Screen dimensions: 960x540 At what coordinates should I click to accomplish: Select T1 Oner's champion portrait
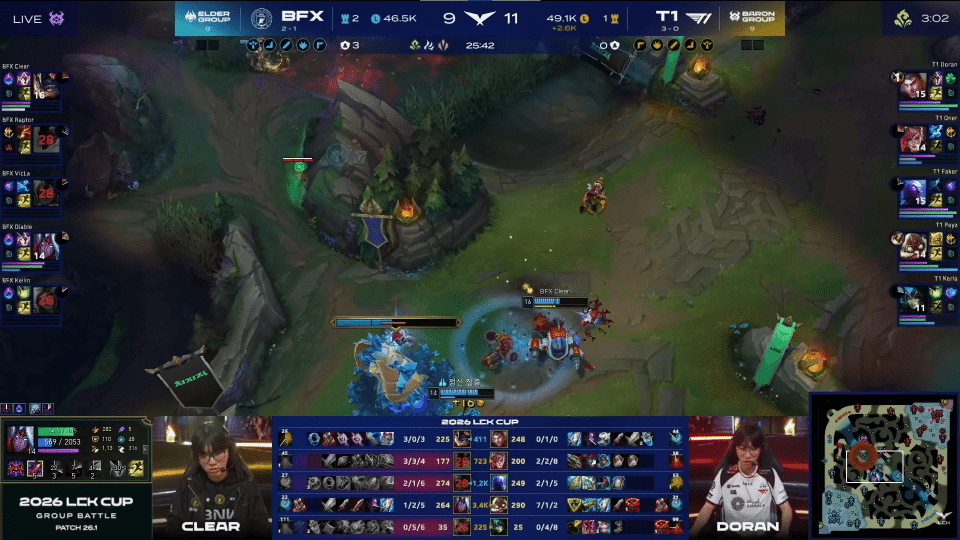coord(914,141)
